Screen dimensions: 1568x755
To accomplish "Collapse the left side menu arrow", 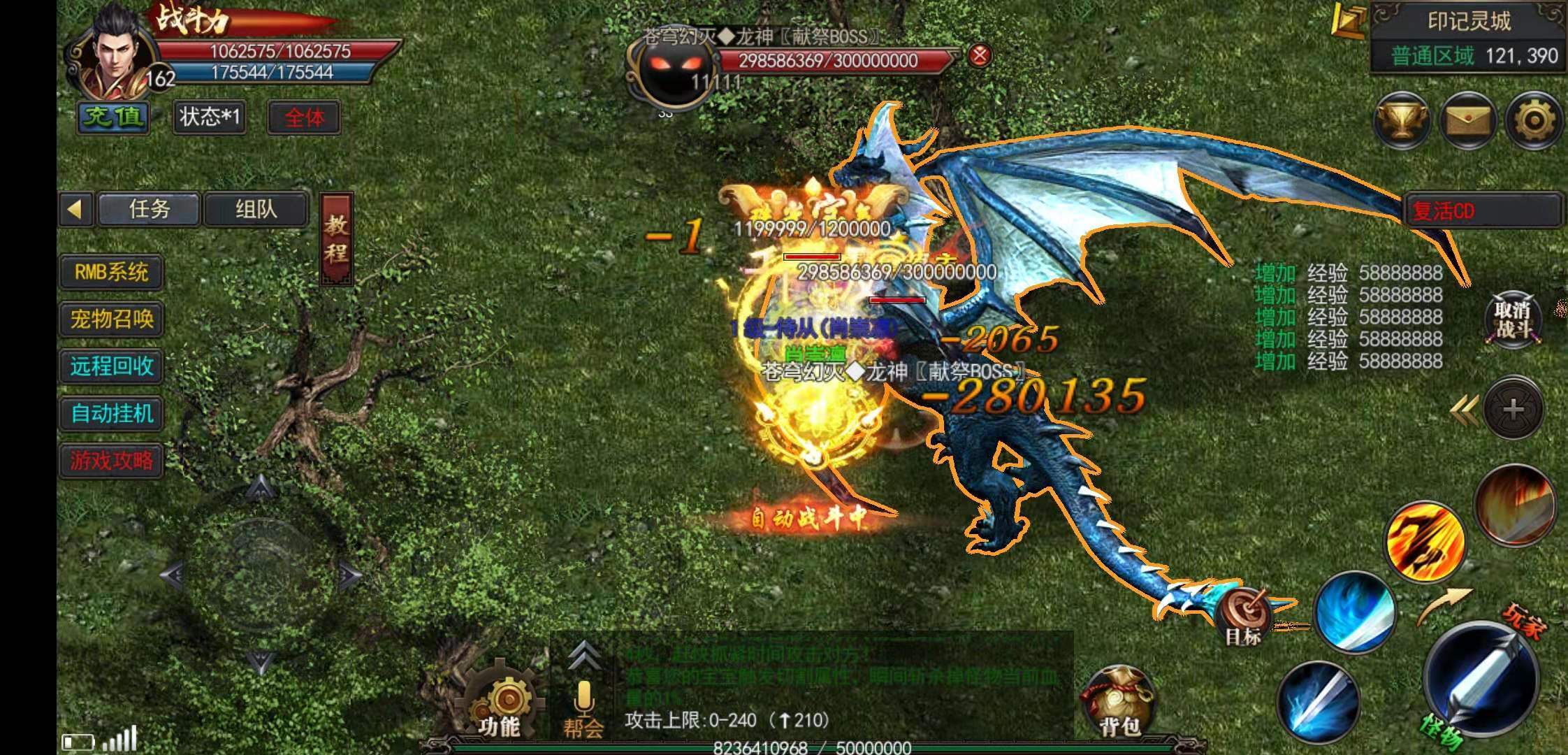I will [75, 209].
